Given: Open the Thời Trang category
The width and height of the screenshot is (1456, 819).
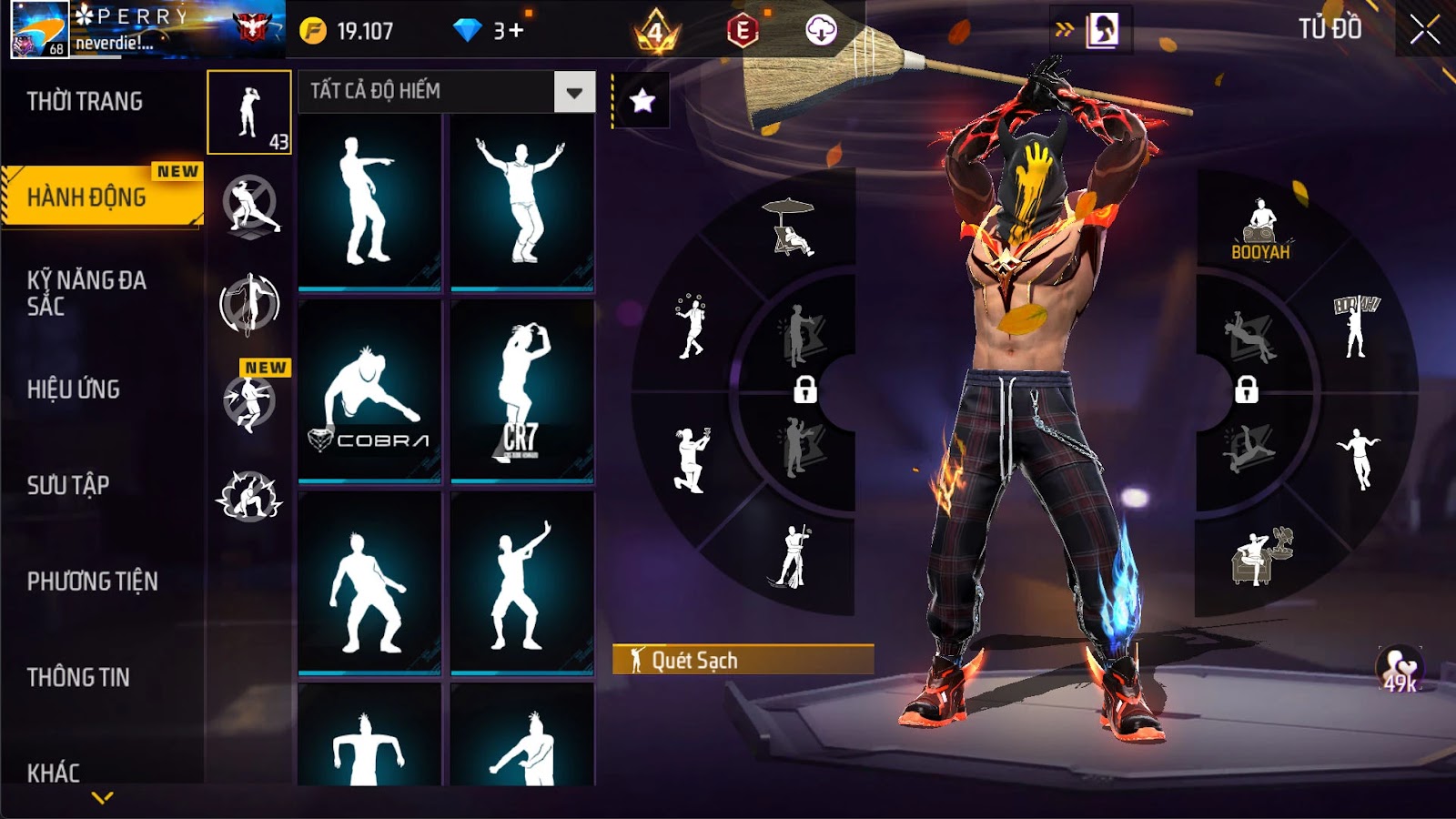Looking at the screenshot, I should pos(85,101).
